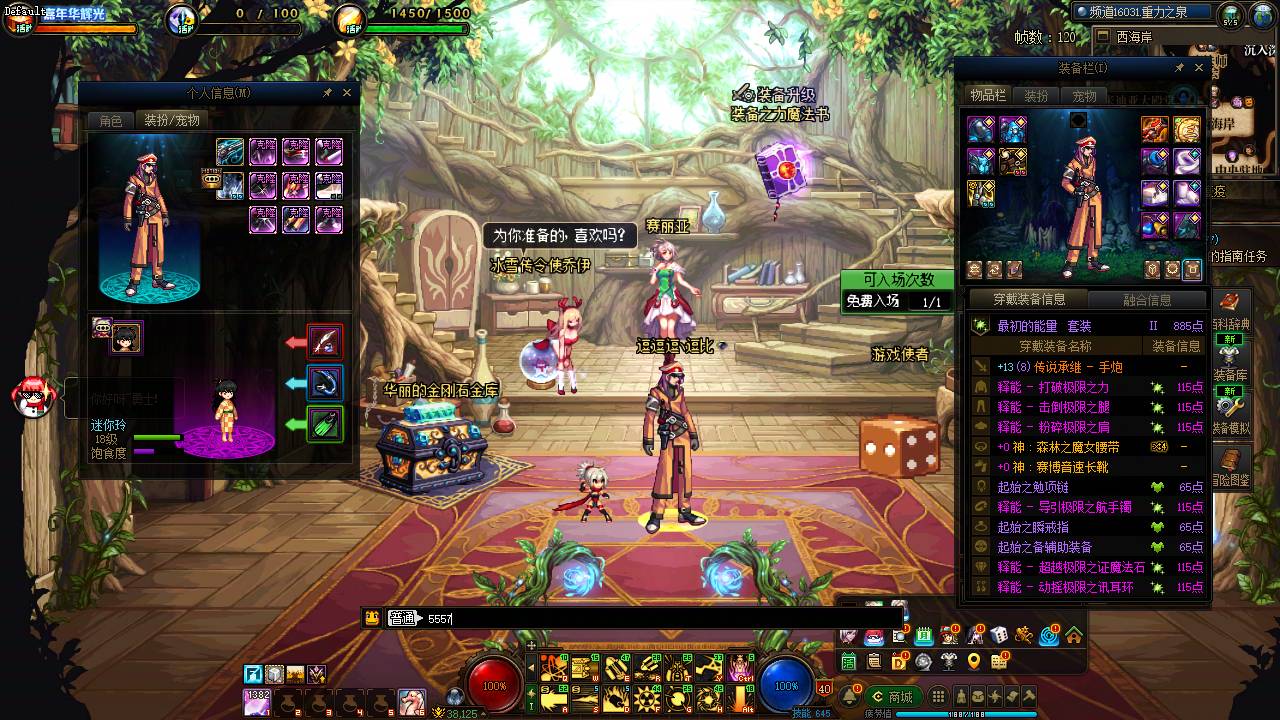Select the red feather pet equipment slot
This screenshot has width=1280, height=720.
tap(326, 342)
